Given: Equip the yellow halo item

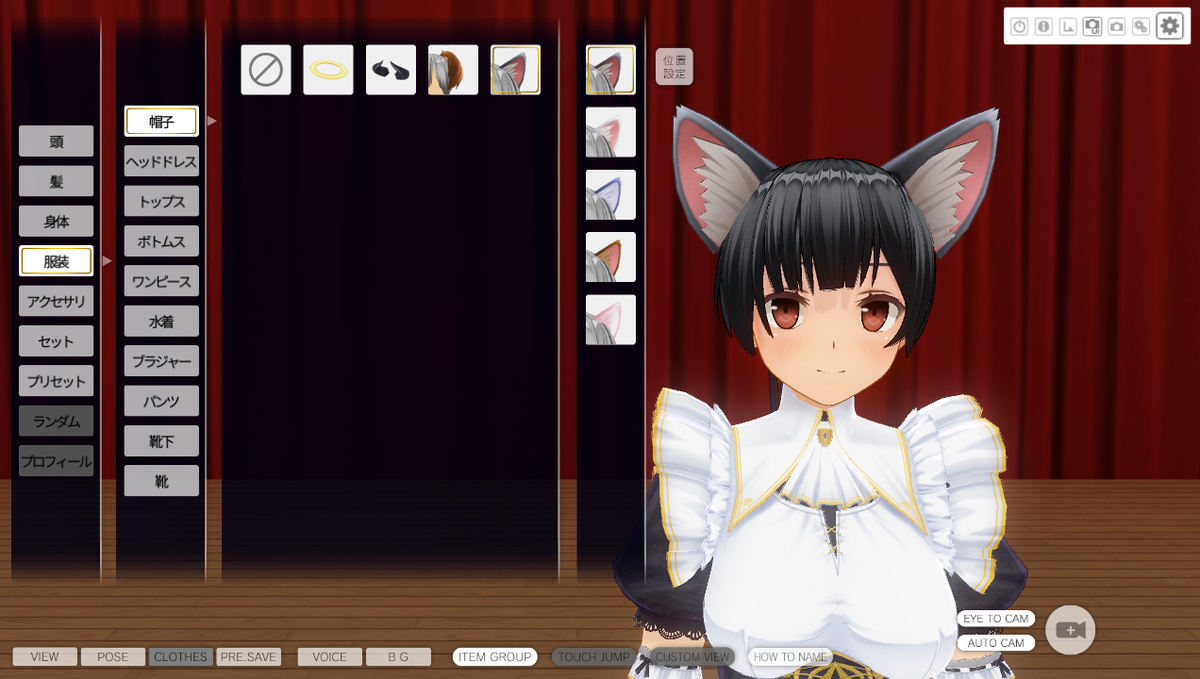Looking at the screenshot, I should coord(328,70).
